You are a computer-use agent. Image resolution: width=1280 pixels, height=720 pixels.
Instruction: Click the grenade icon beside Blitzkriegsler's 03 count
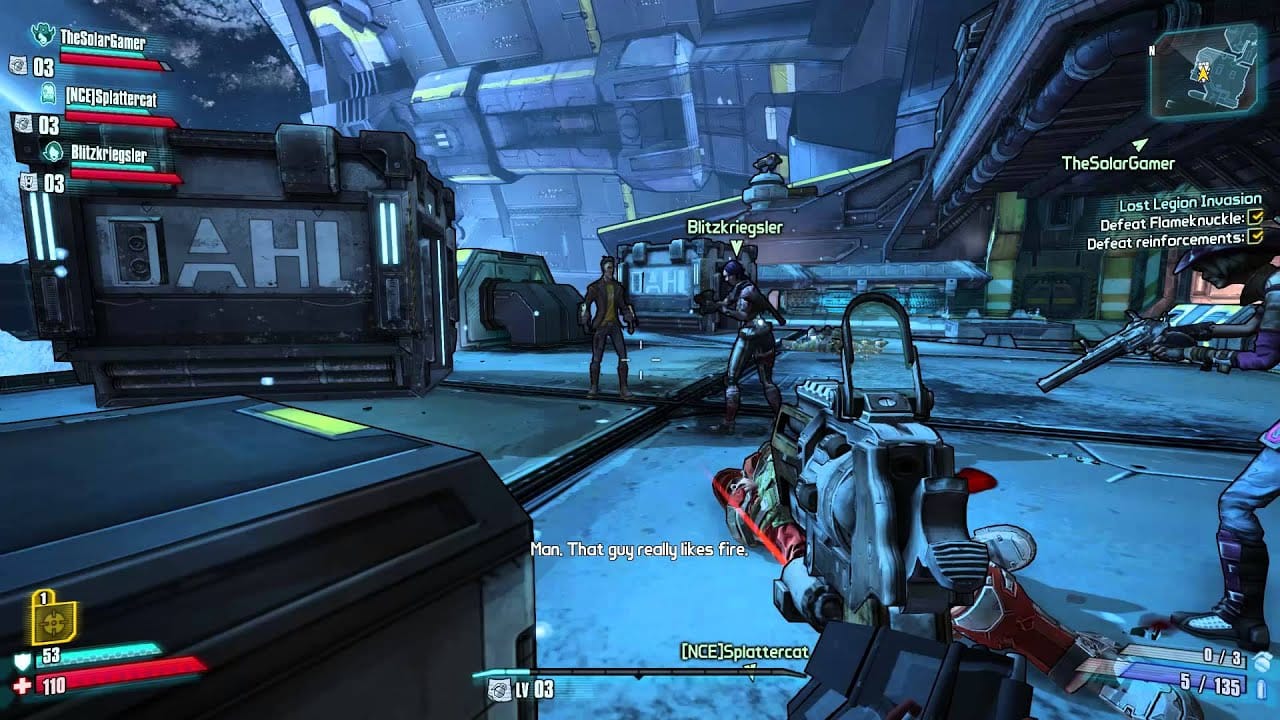[x=27, y=182]
